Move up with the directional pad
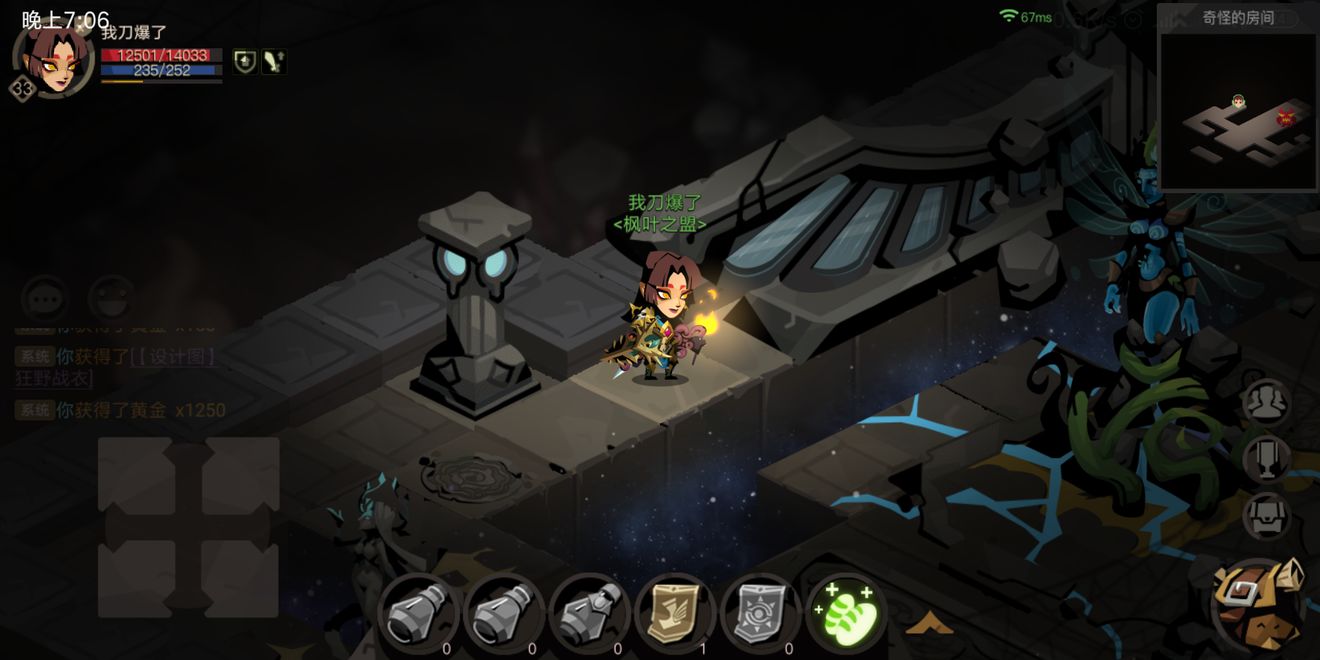The width and height of the screenshot is (1320, 660). click(188, 468)
